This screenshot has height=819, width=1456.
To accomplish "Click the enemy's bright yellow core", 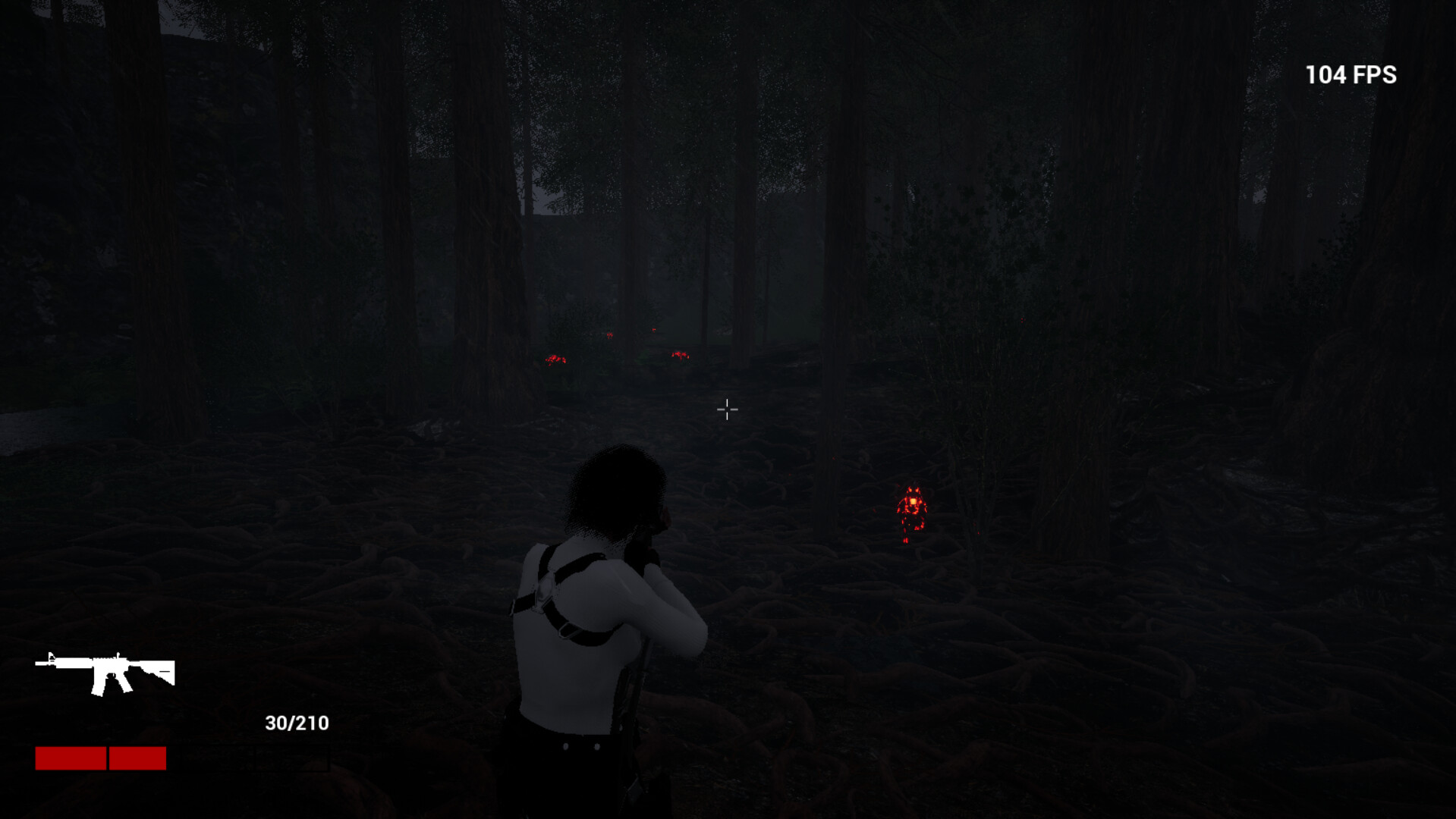I will (x=913, y=501).
